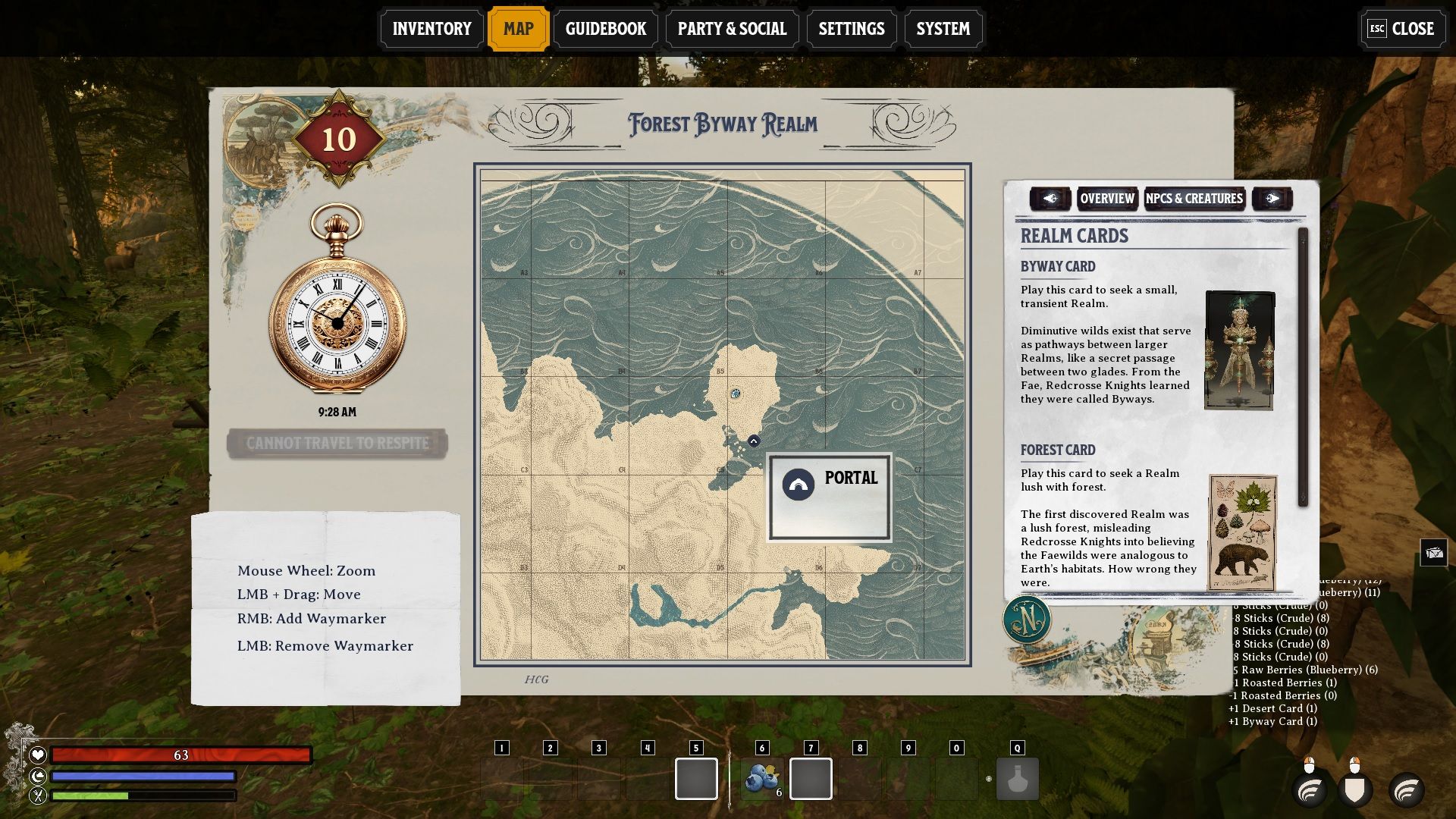Open the Inventory tab
The height and width of the screenshot is (819, 1456).
click(431, 29)
